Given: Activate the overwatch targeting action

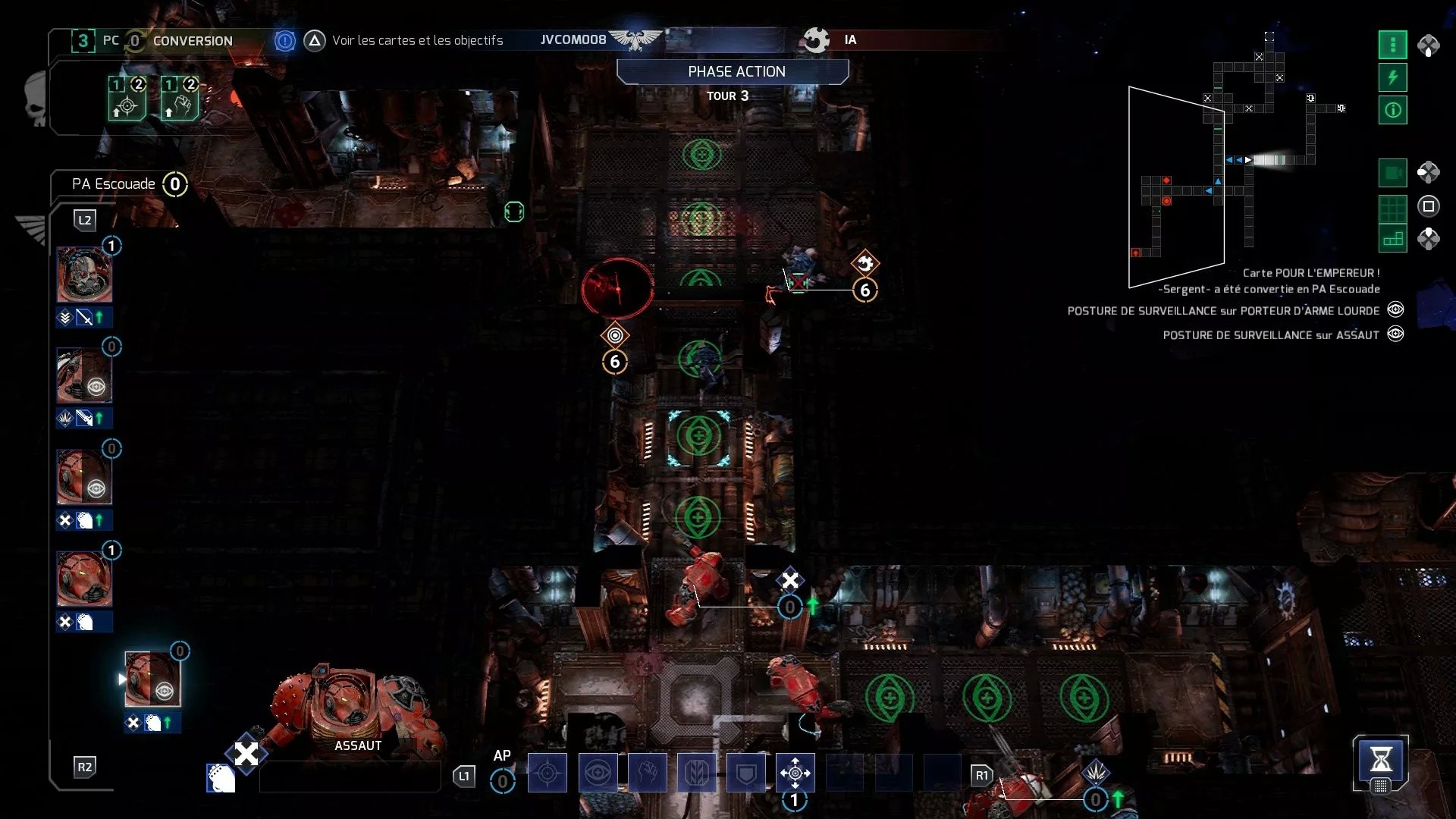Looking at the screenshot, I should pyautogui.click(x=548, y=773).
